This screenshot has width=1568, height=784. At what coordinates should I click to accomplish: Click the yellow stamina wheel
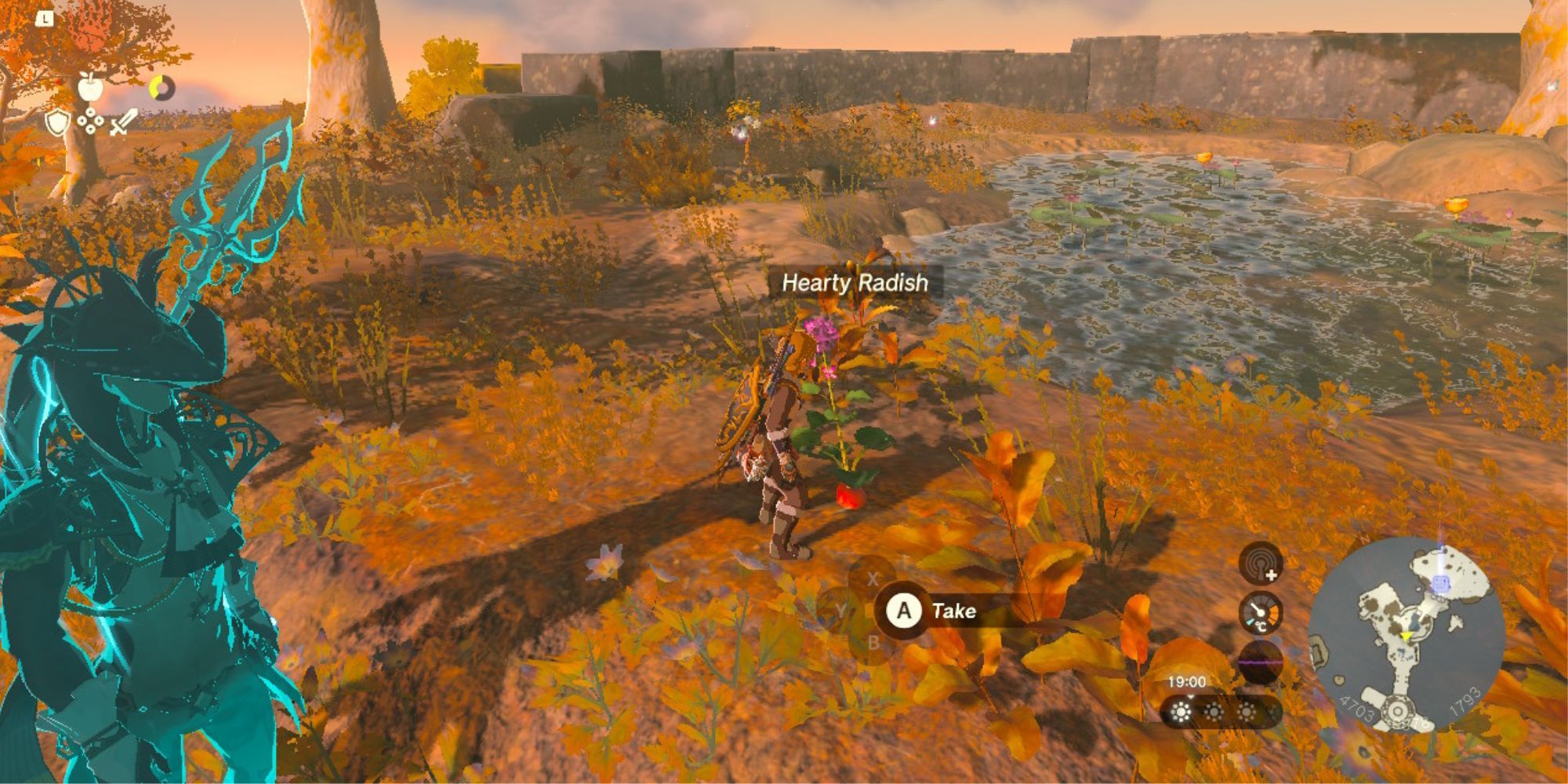click(162, 88)
